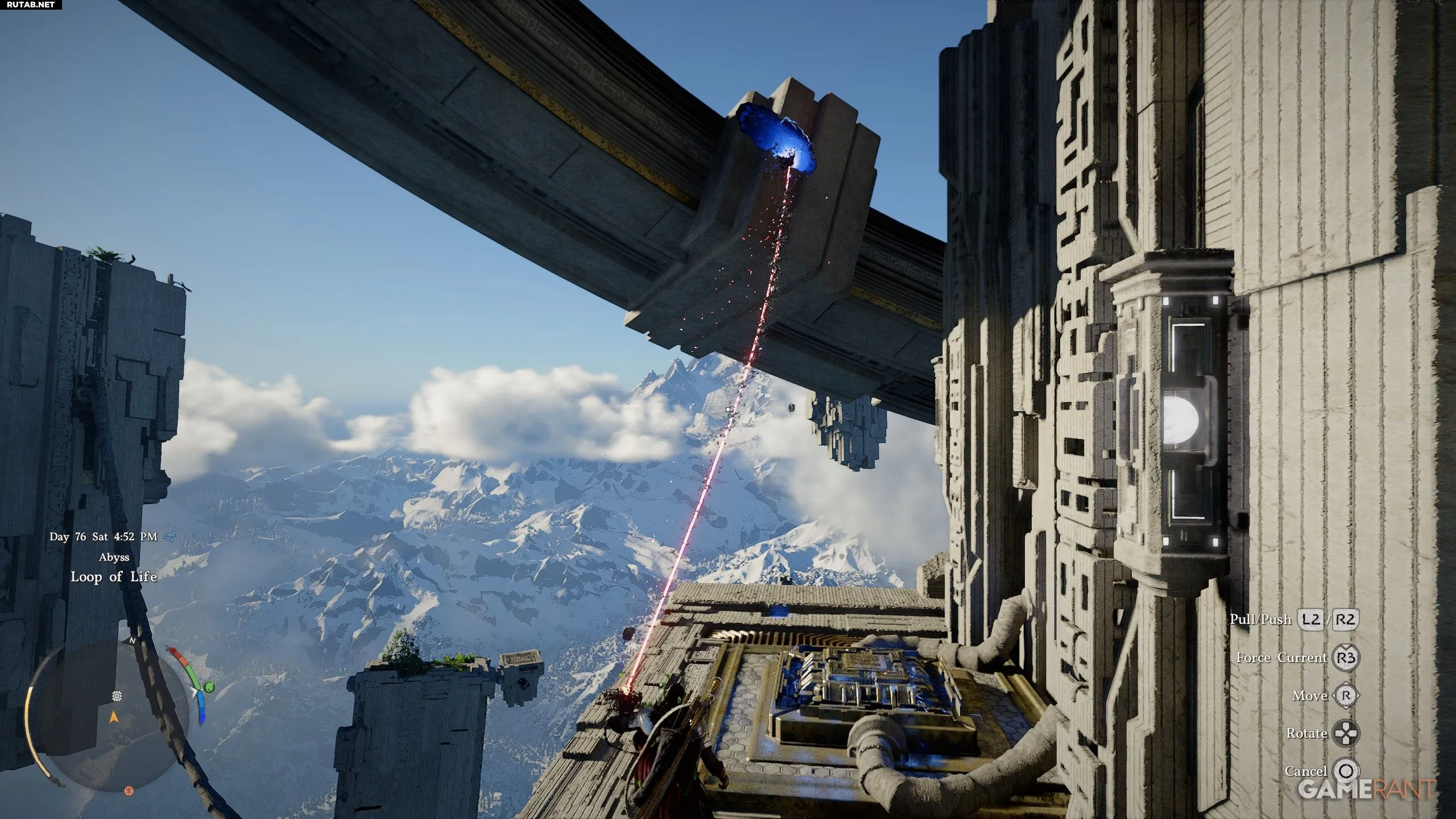Click the green creature icon beside the gauge
The height and width of the screenshot is (819, 1456).
click(x=210, y=687)
